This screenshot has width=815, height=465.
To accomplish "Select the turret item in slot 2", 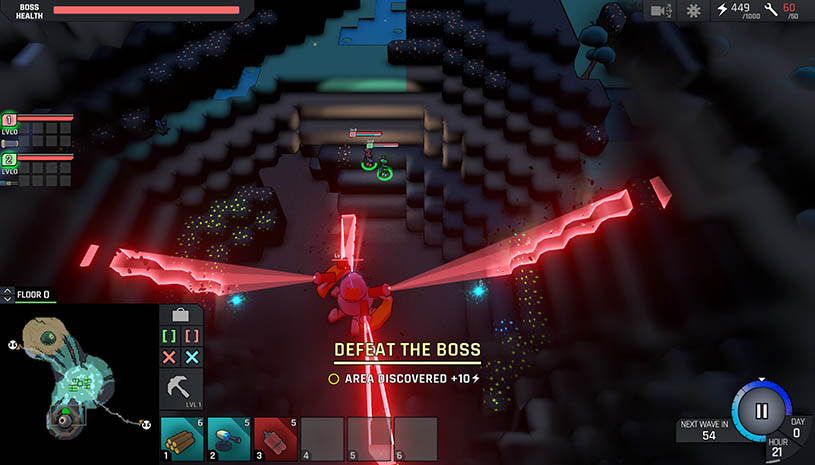I will [228, 438].
